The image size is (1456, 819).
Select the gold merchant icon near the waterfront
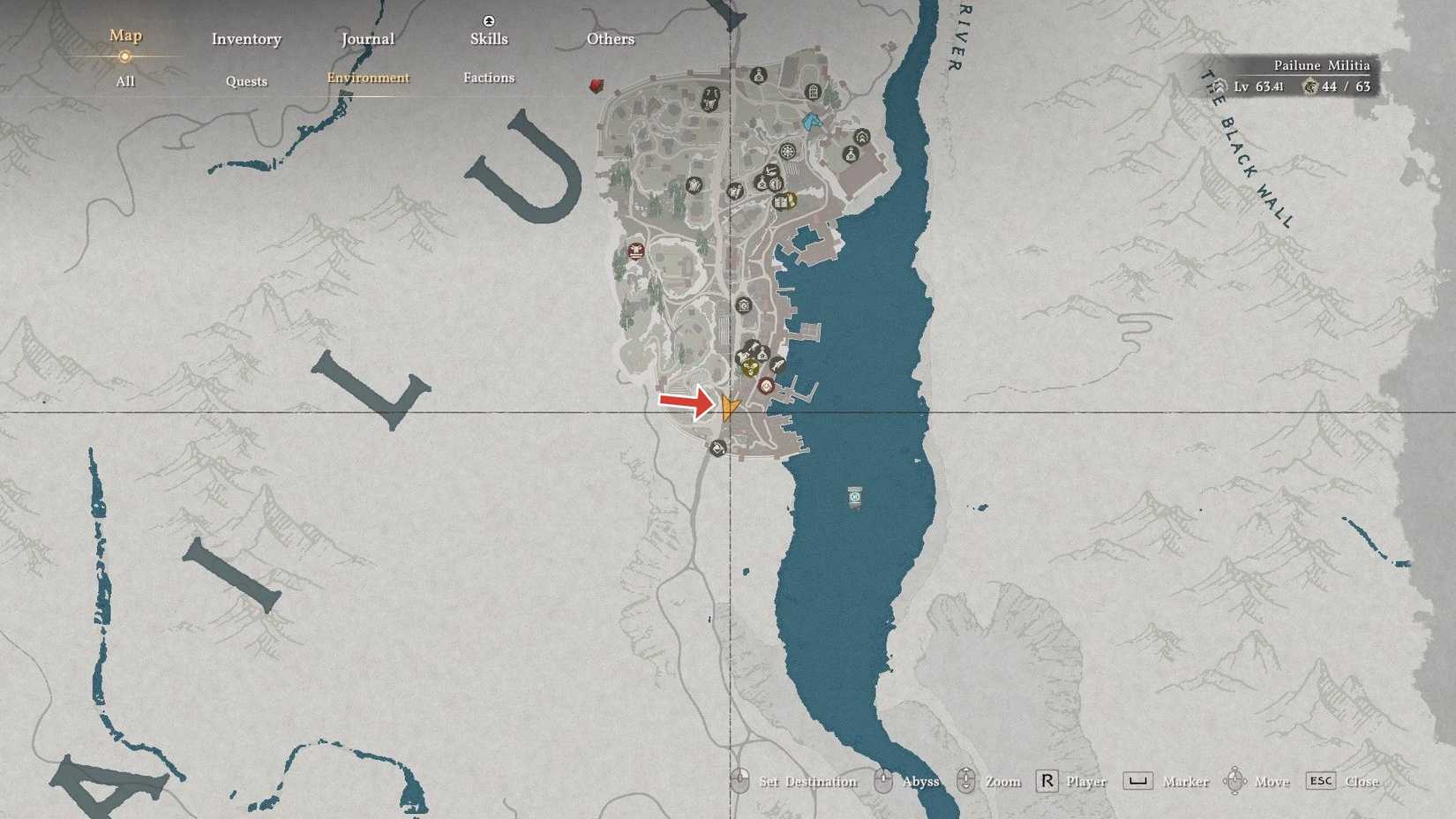(751, 368)
